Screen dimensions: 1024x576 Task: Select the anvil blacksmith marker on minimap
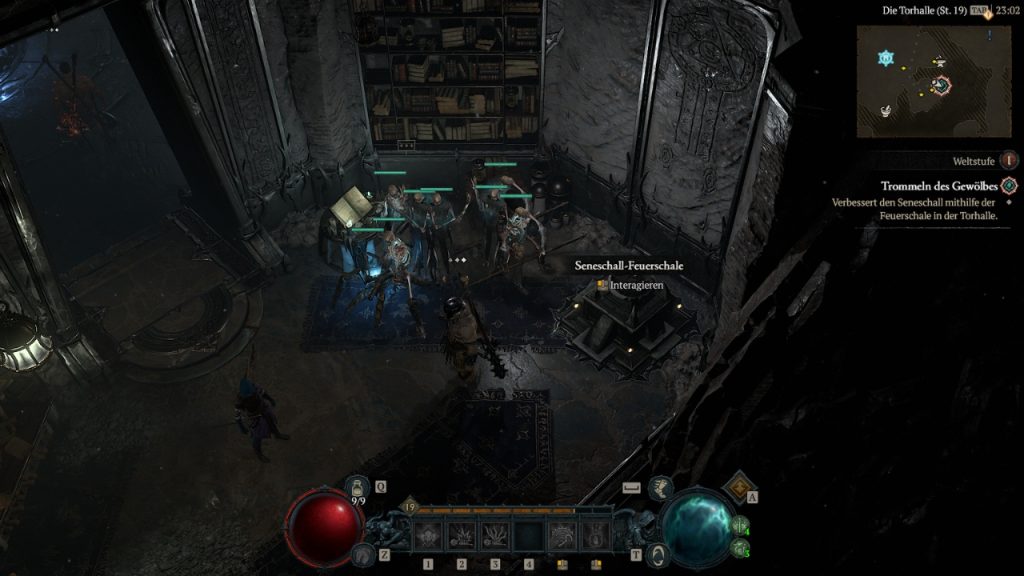point(940,62)
